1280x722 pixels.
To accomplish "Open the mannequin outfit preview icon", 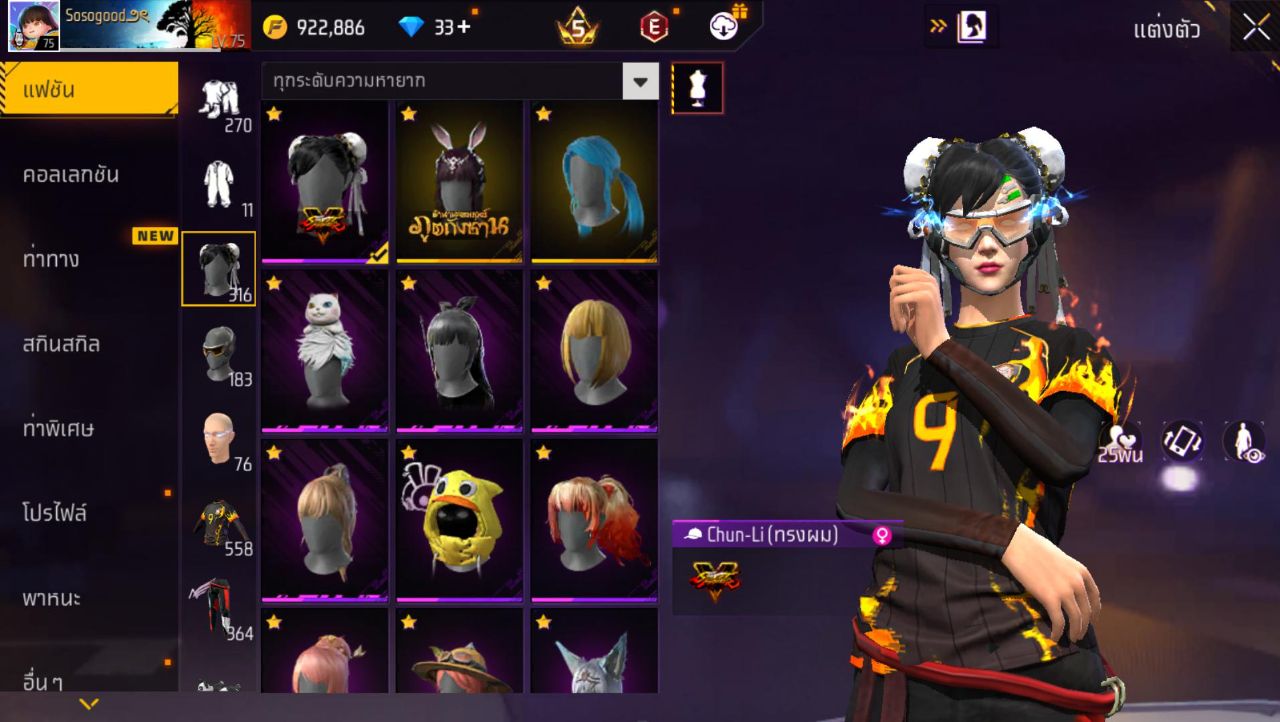I will click(x=698, y=87).
